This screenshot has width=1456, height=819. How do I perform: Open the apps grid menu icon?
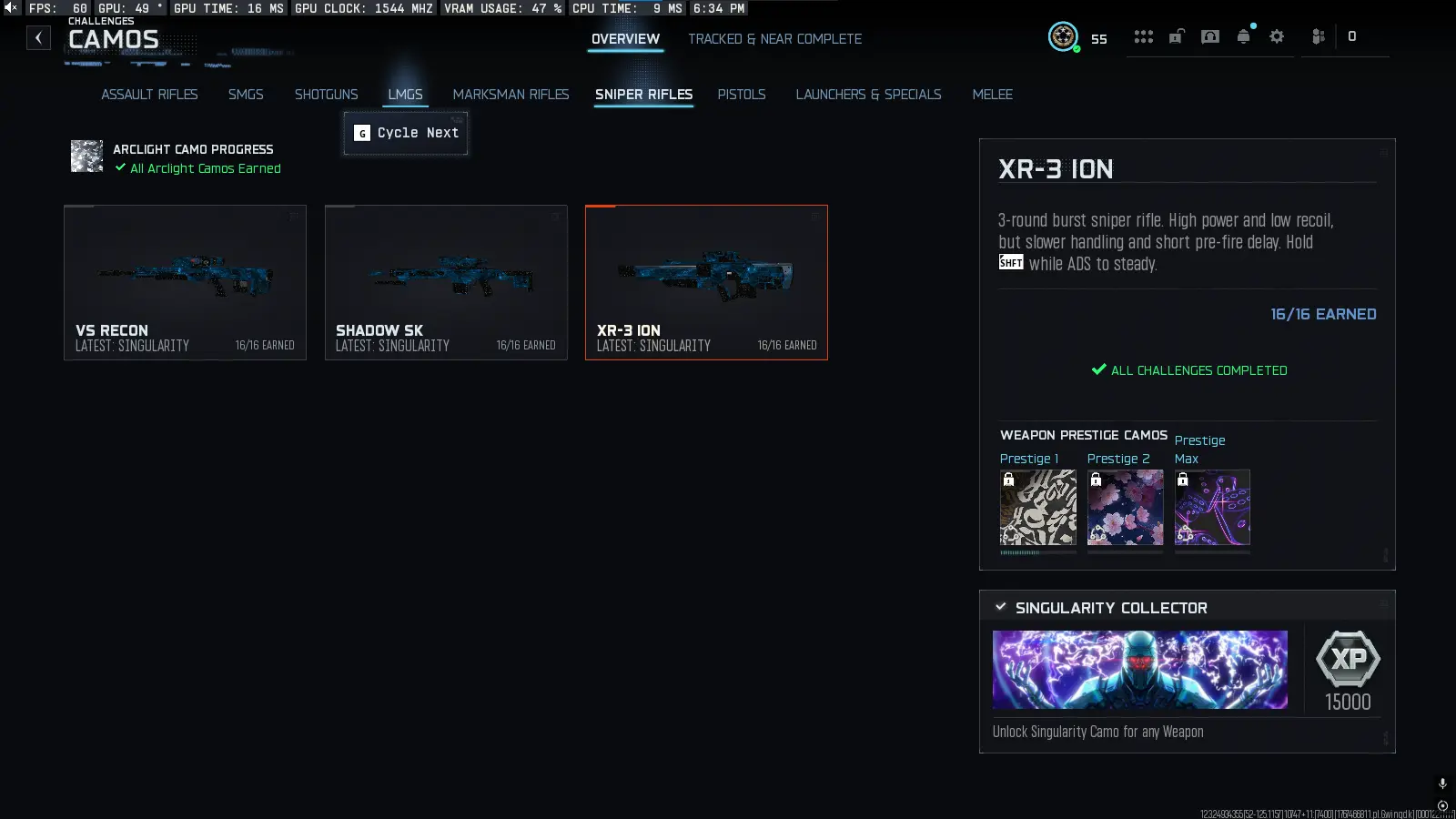click(x=1143, y=36)
